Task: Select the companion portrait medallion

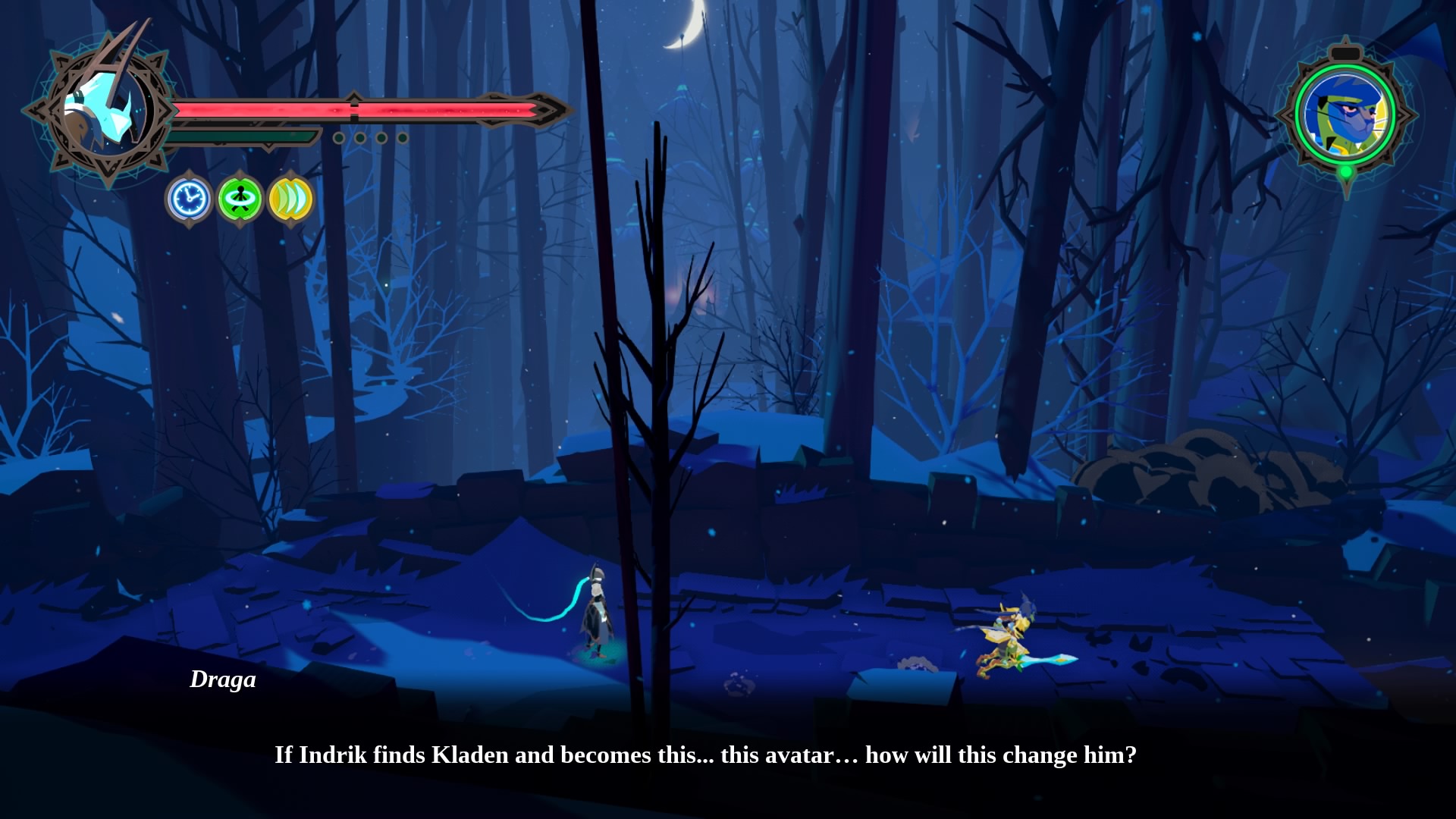Action: tap(1345, 115)
